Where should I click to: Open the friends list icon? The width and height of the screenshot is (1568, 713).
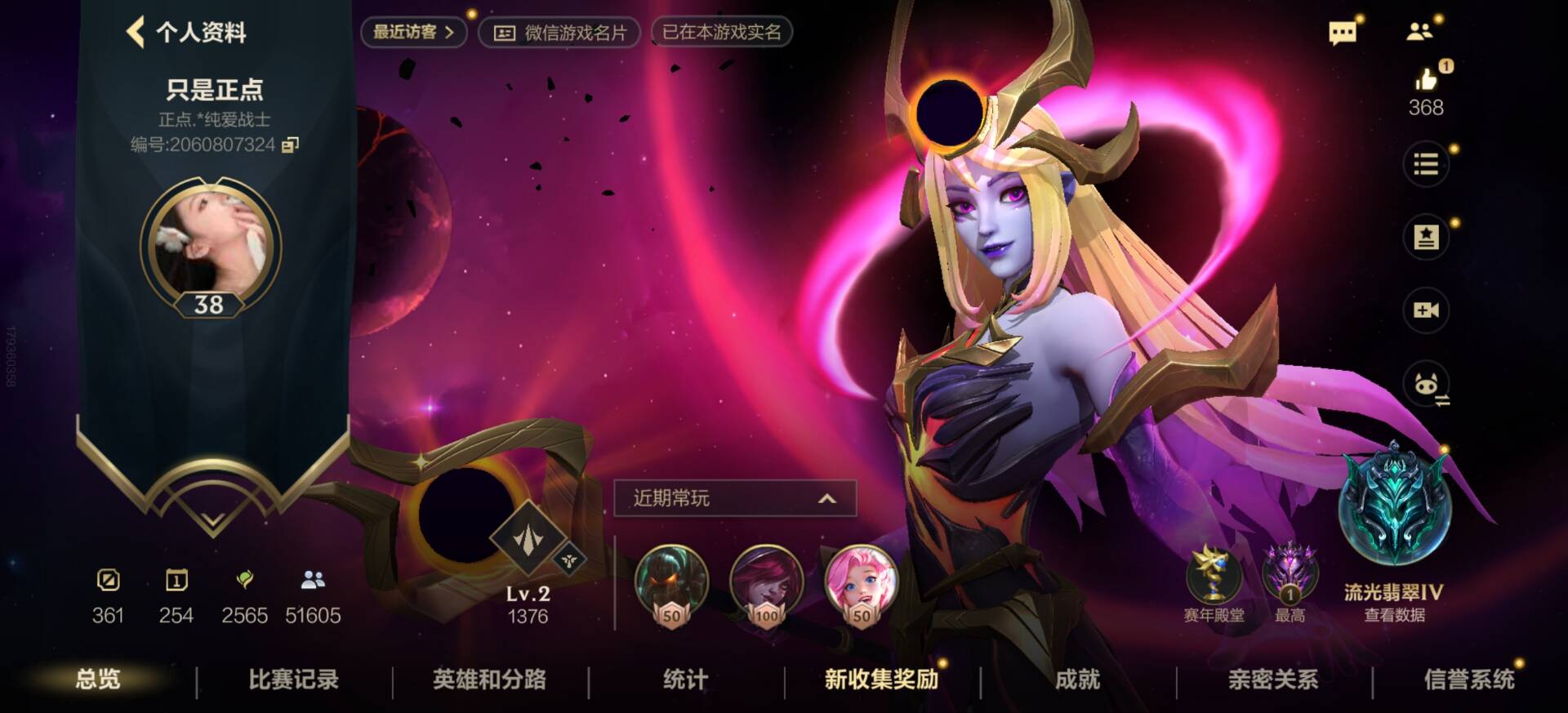point(1419,32)
